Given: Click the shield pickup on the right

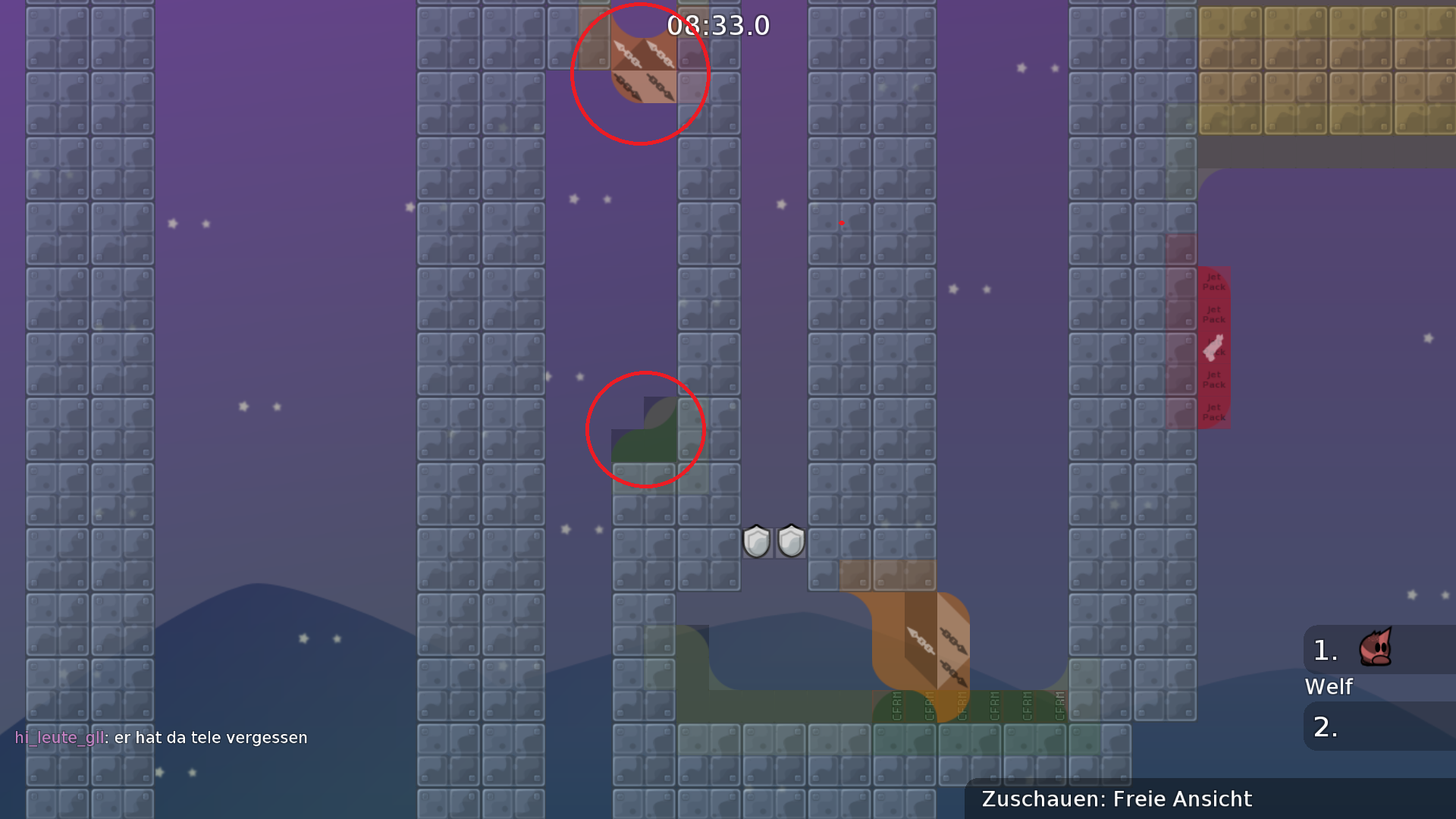Looking at the screenshot, I should tap(790, 541).
